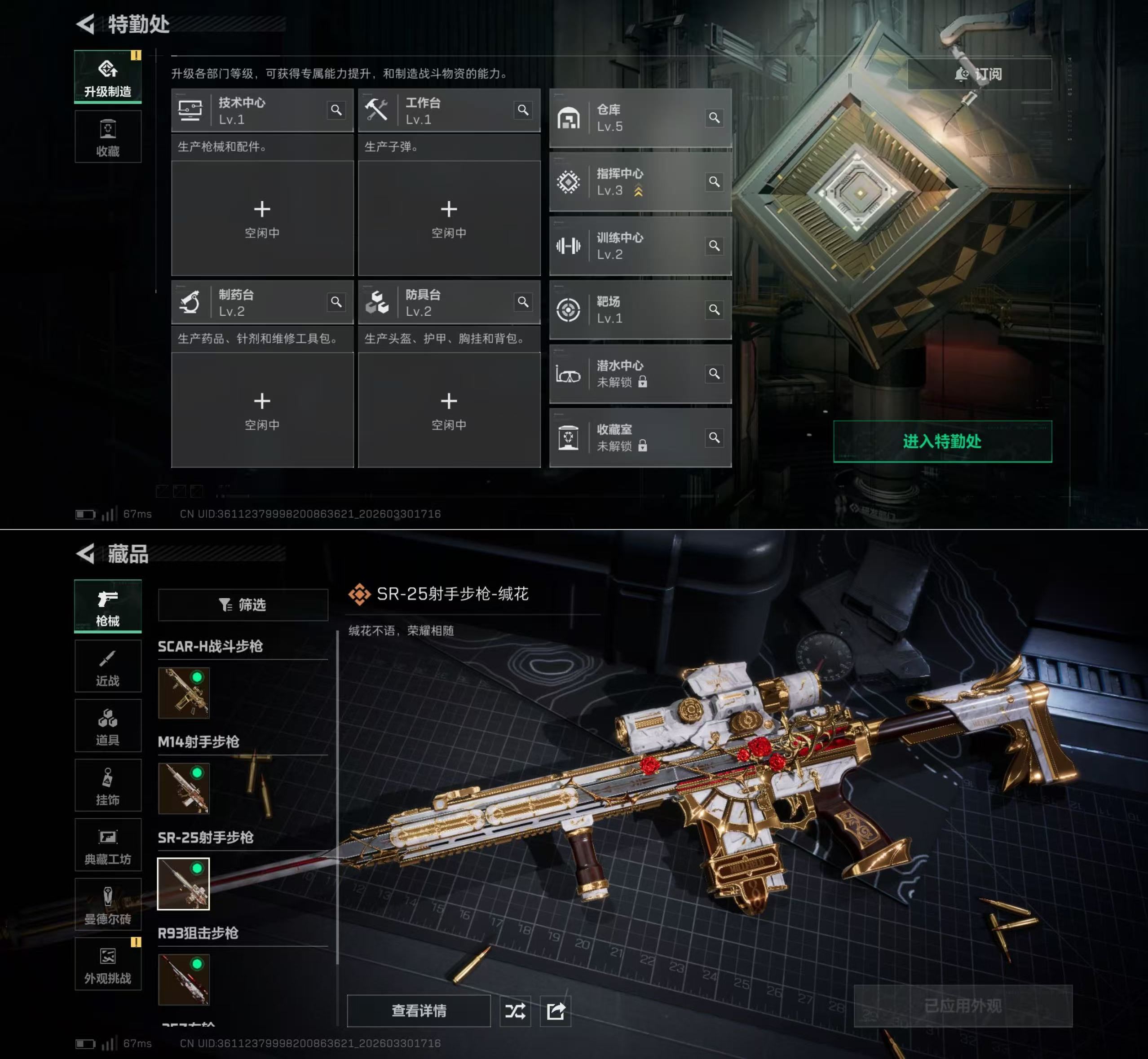Inspect the 仓库 Lv.5 department

pos(640,118)
